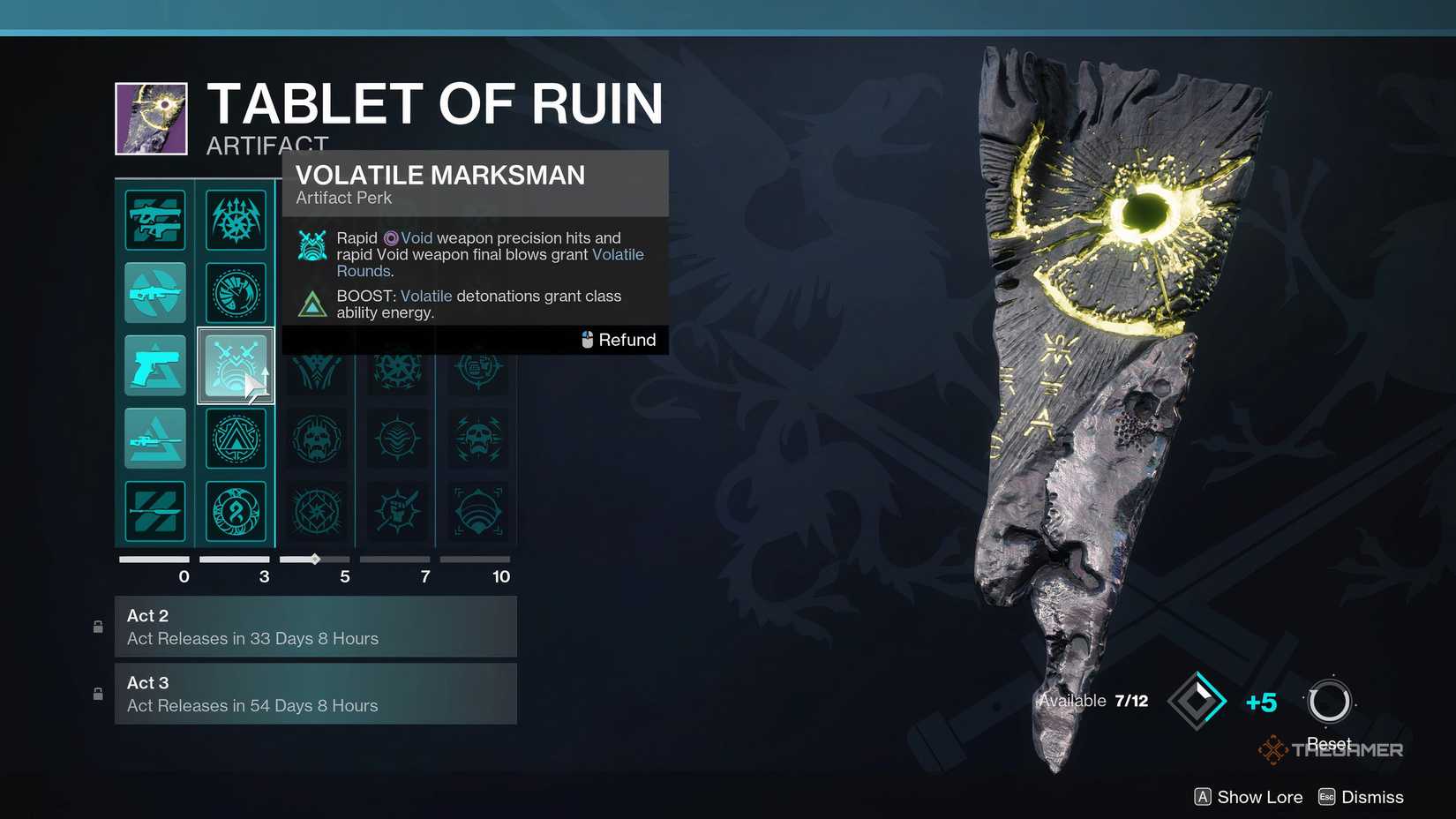
Task: Select the auto rifle perk icon
Action: pos(155,292)
